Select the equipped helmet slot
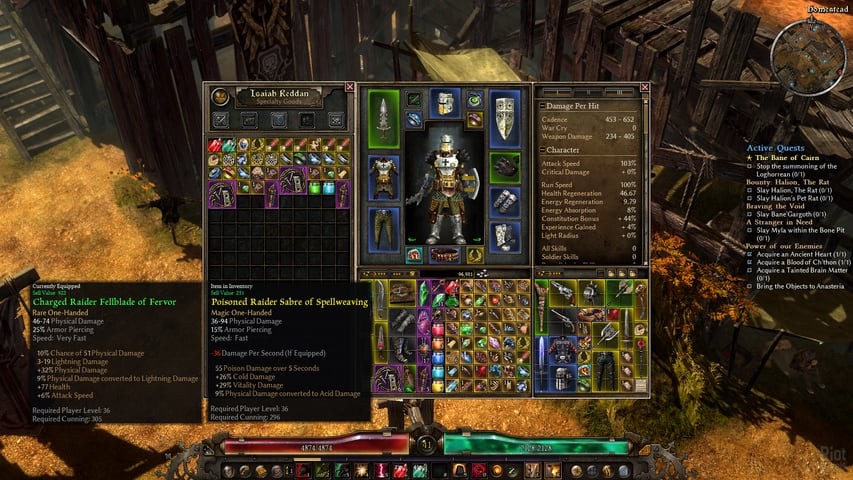The width and height of the screenshot is (853, 480). click(x=445, y=102)
